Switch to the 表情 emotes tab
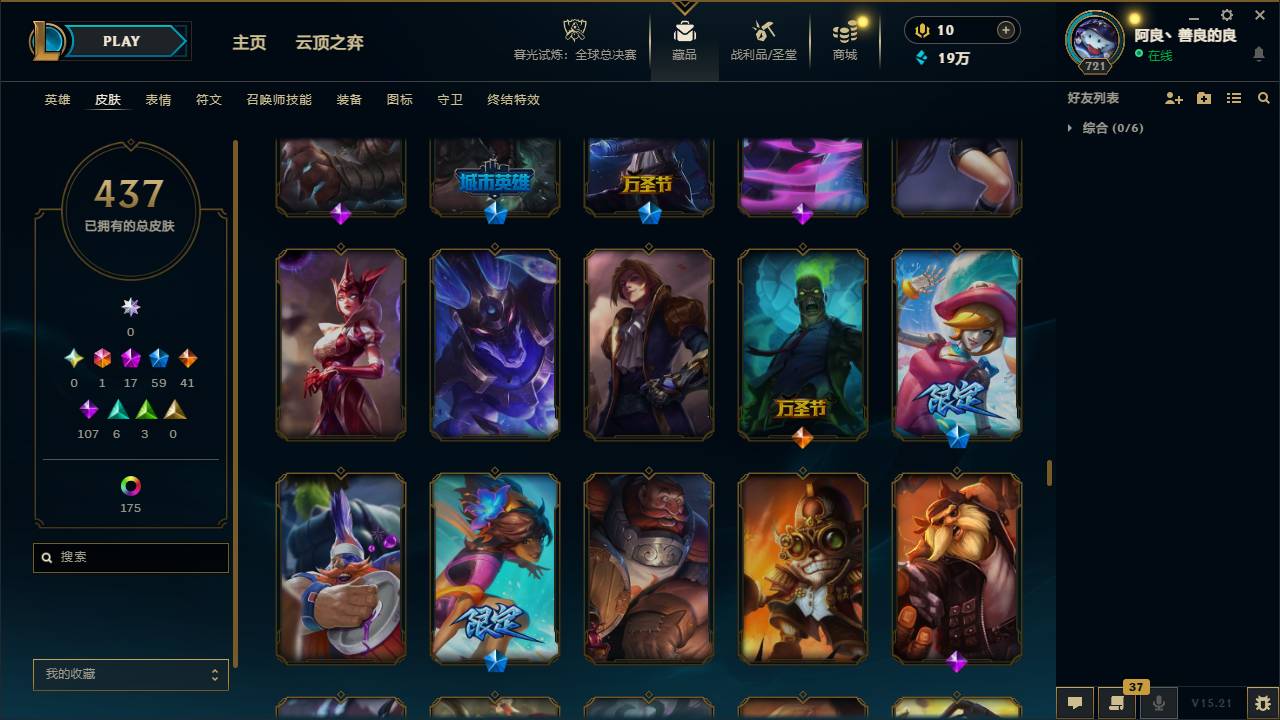The image size is (1280, 720). 158,100
